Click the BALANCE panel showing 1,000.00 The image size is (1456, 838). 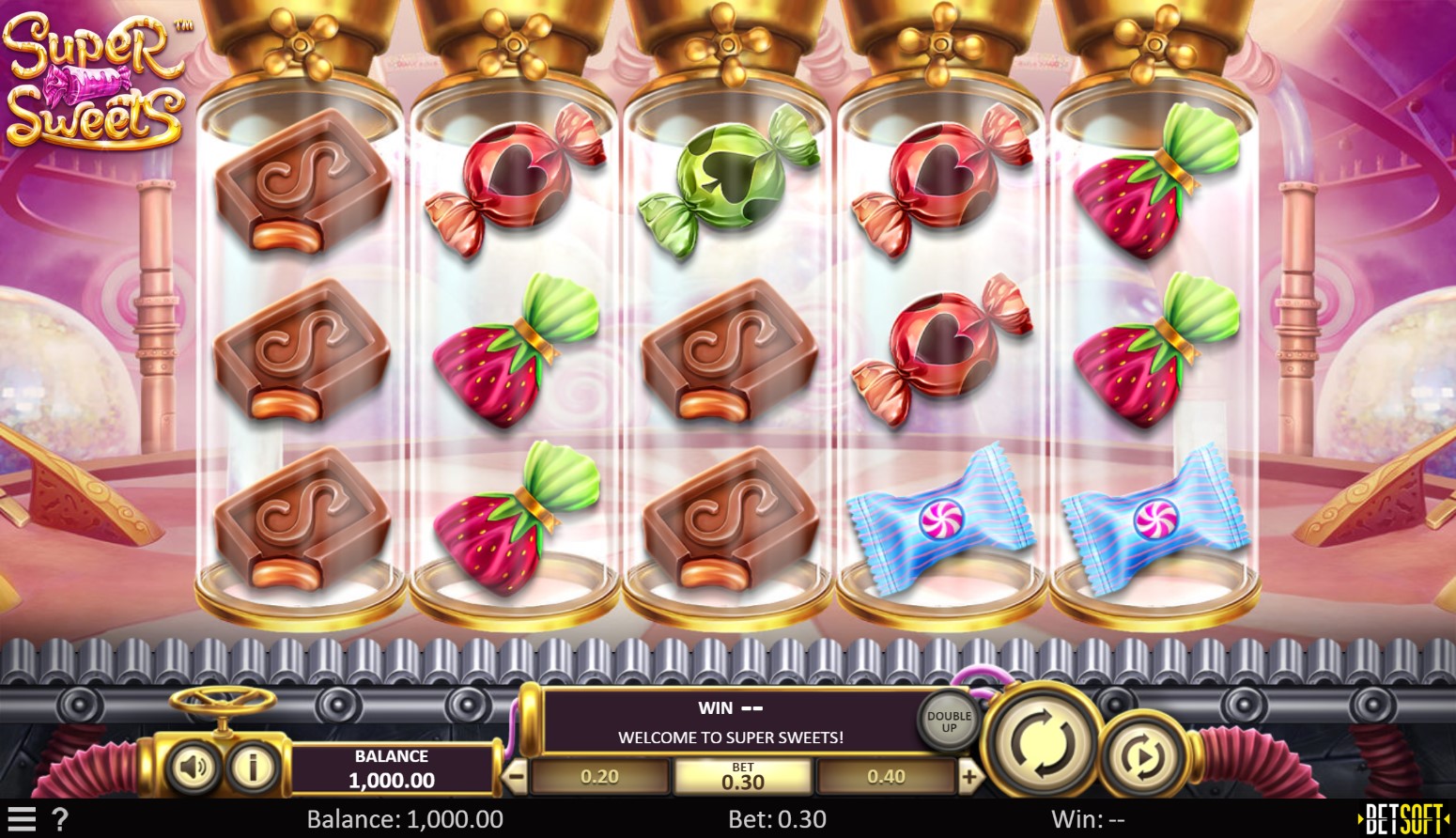391,767
